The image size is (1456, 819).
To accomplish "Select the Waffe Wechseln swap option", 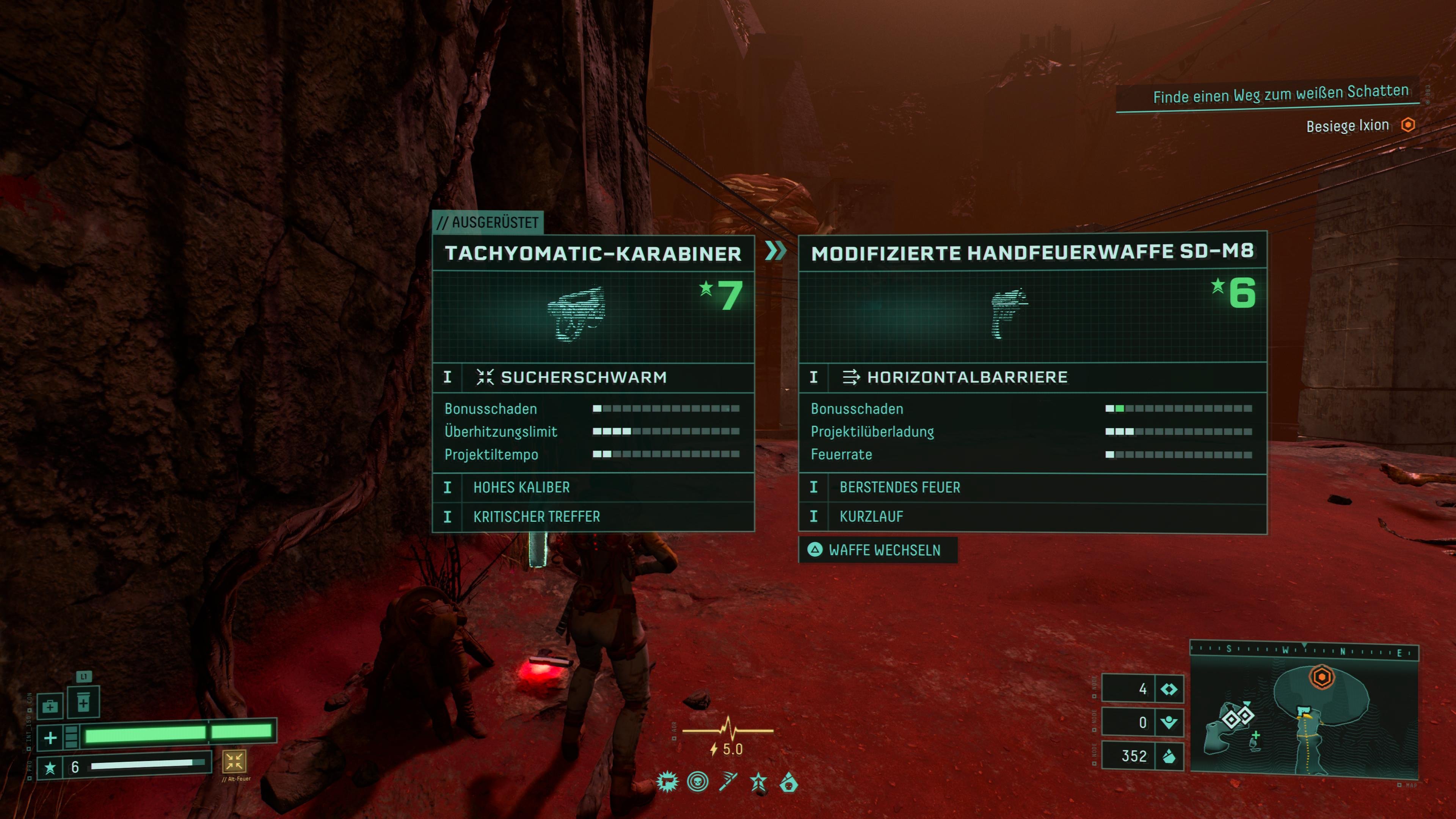I will click(x=877, y=550).
